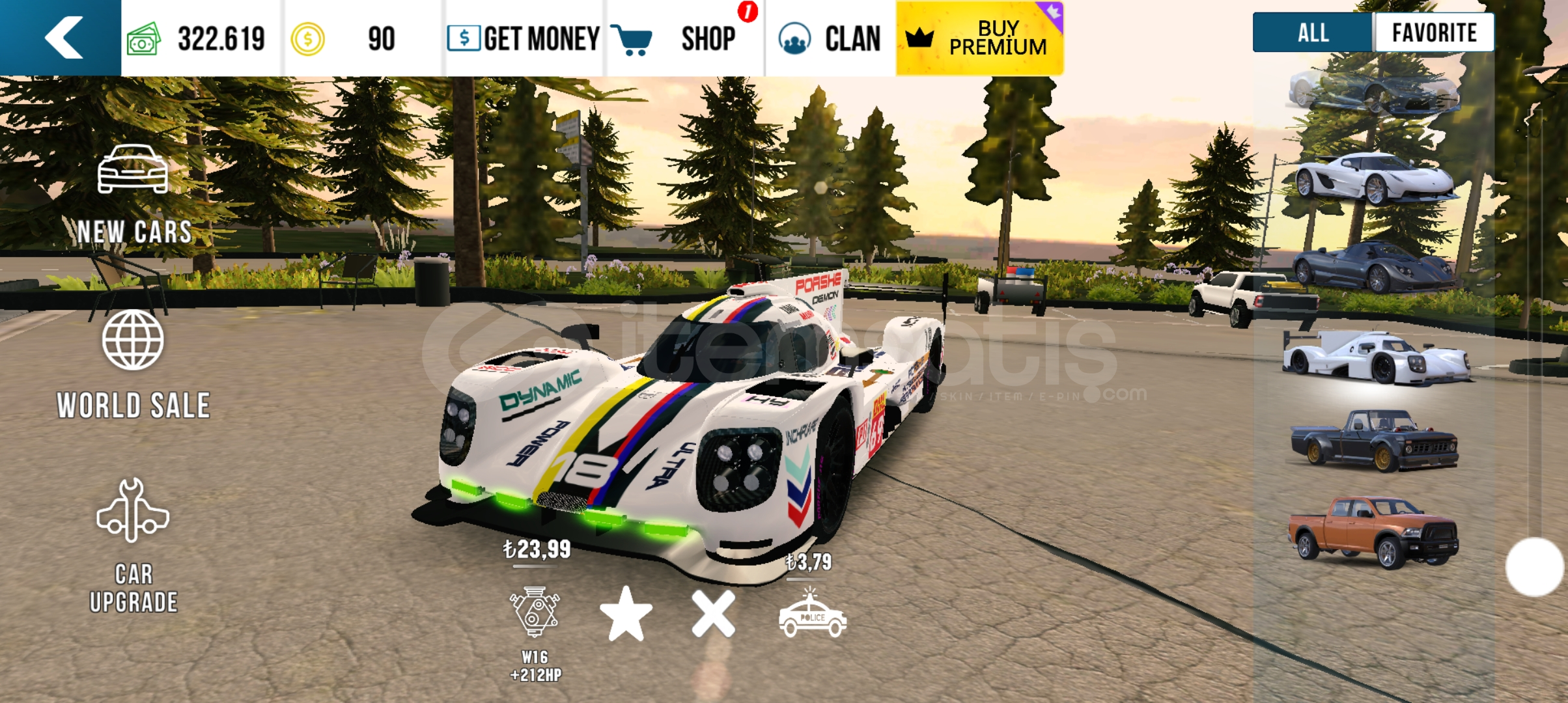Screen dimensions: 1568x703
Task: Select the white Koenigsegg-style car thumbnail
Action: [x=1374, y=178]
